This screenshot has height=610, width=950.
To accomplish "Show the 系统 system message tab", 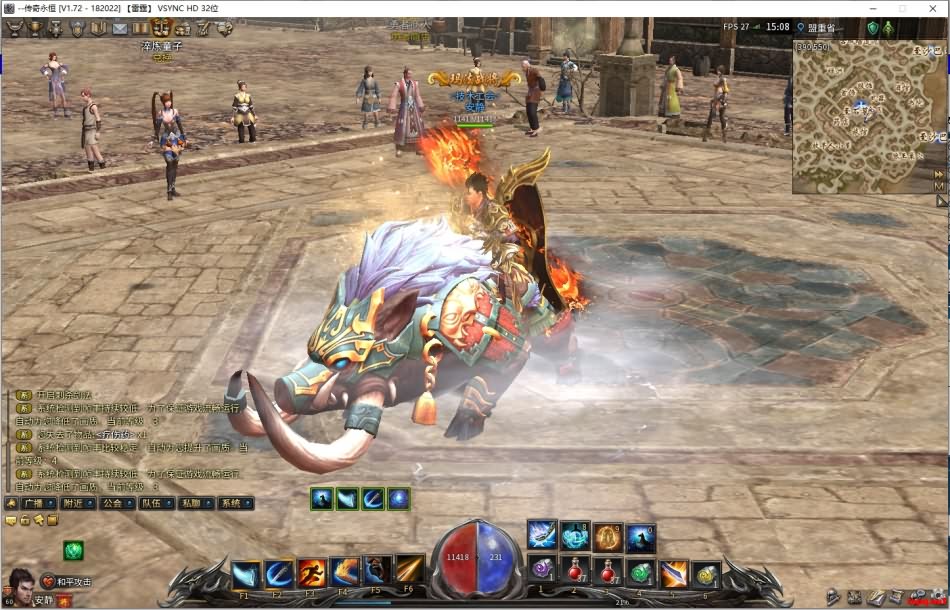I will click(230, 503).
